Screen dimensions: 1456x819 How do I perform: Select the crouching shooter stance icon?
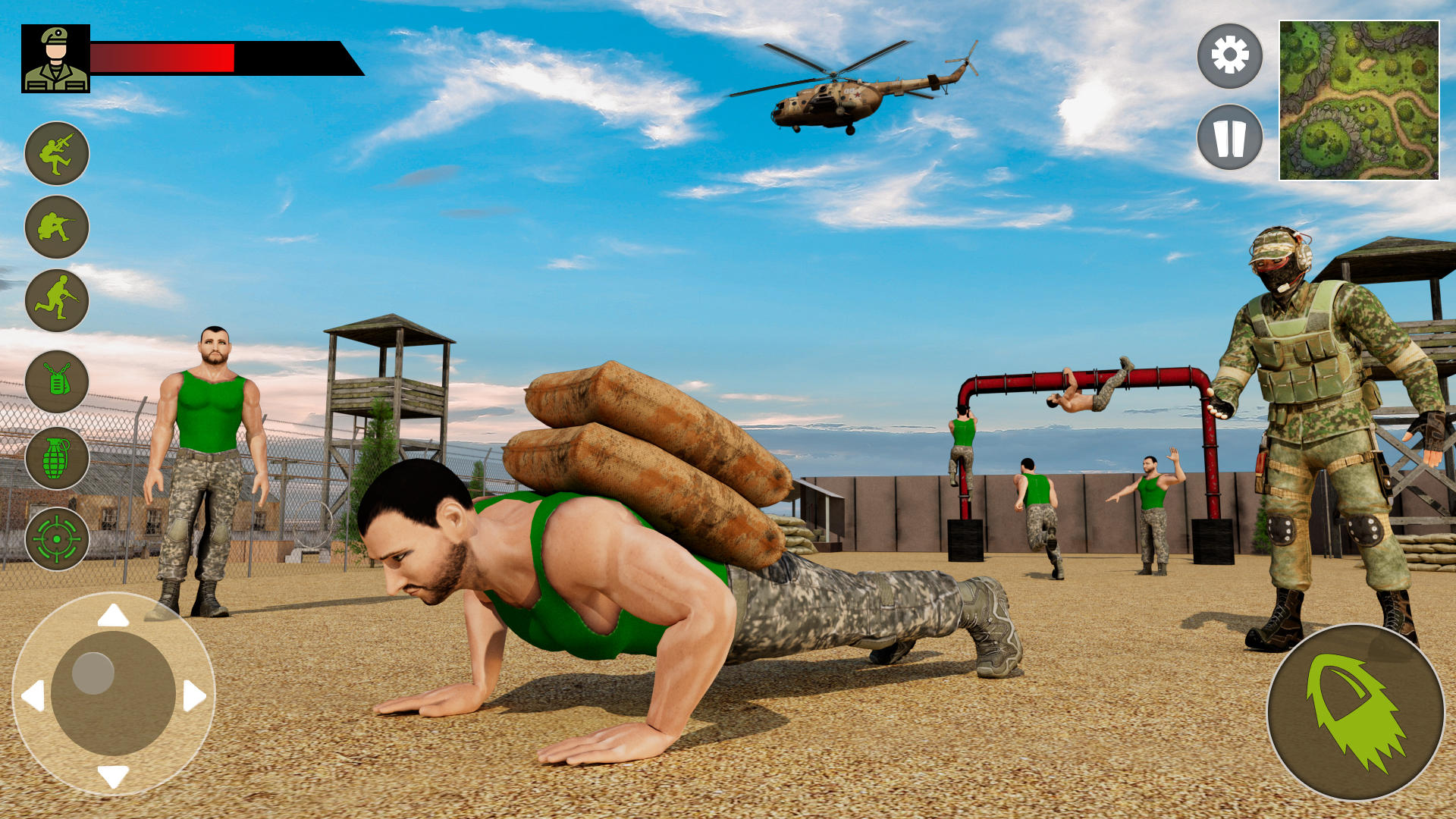57,225
